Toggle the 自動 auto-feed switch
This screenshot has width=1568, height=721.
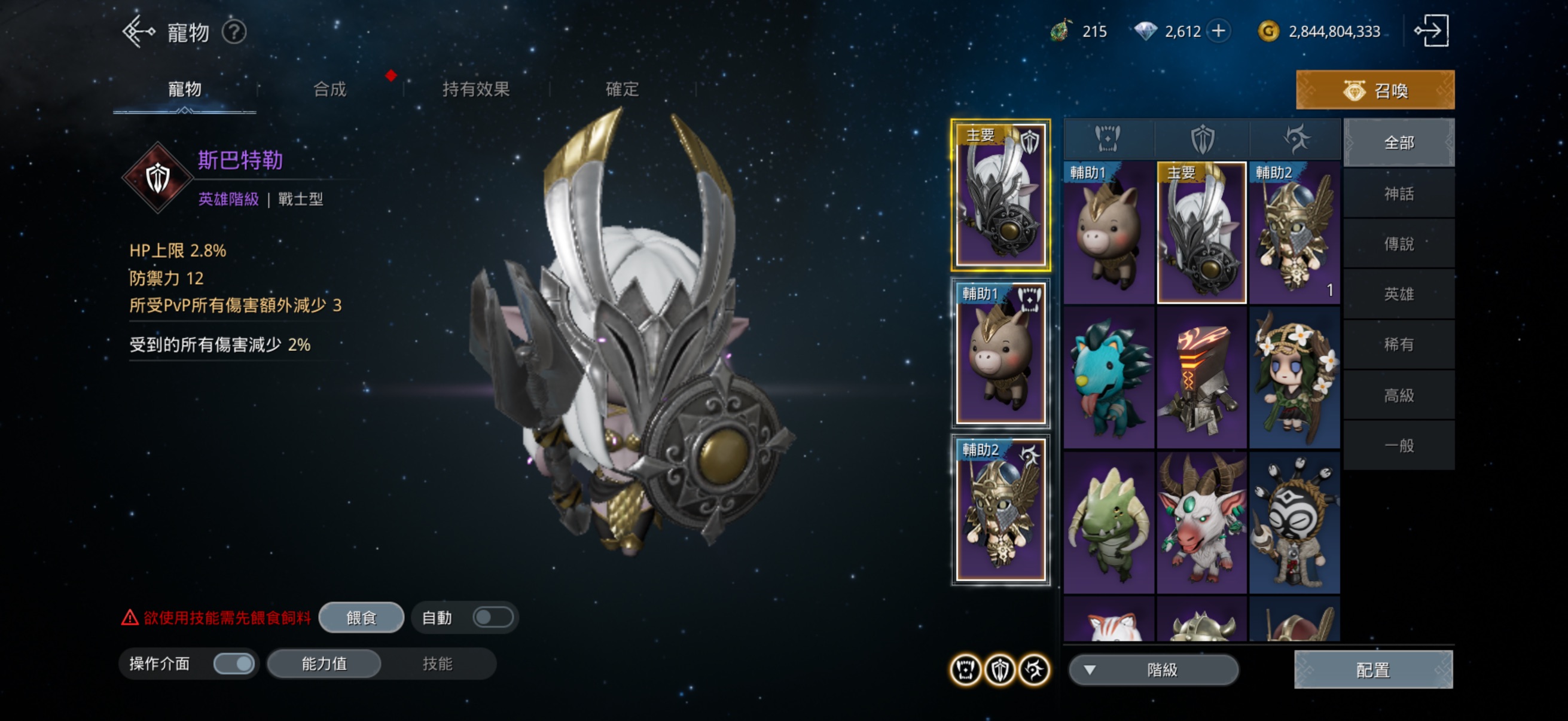coord(492,618)
